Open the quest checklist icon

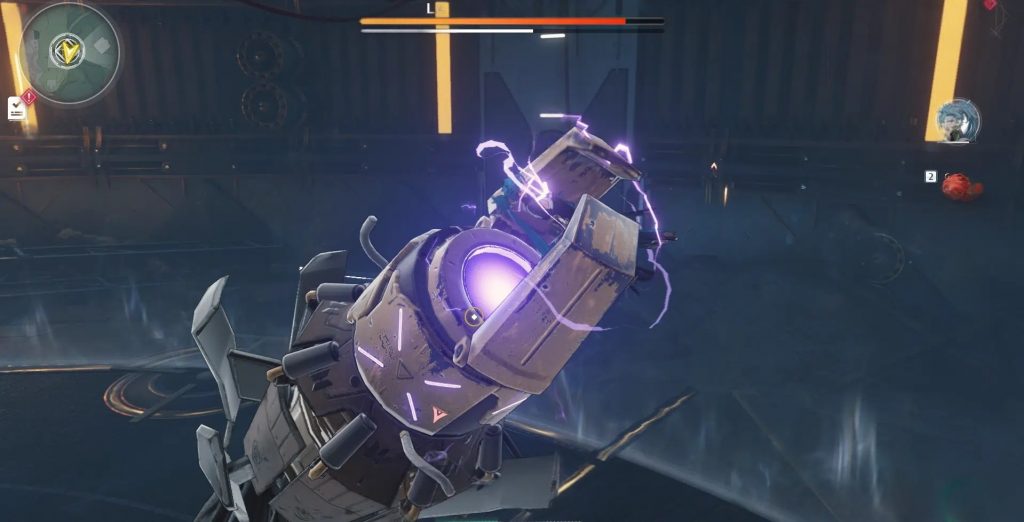[17, 108]
